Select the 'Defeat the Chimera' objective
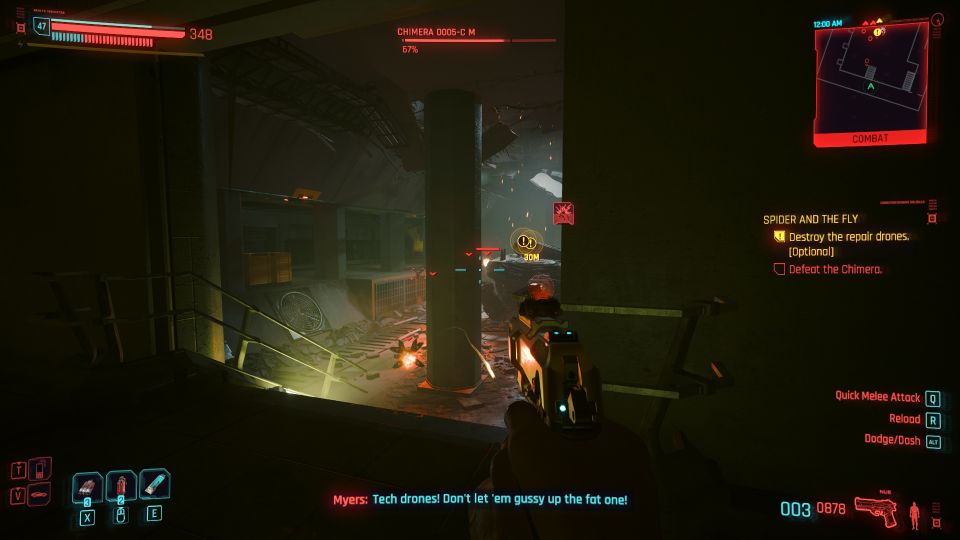 834,269
